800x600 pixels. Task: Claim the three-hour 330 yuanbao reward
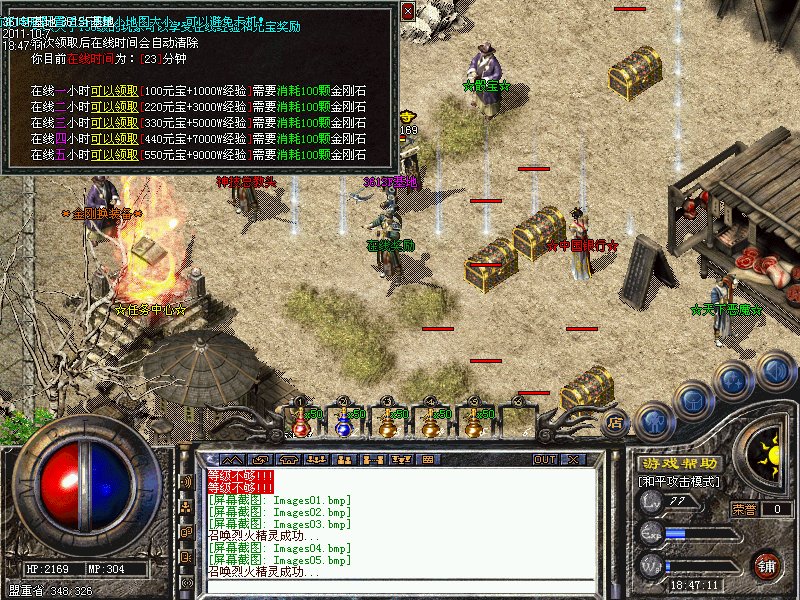point(115,123)
